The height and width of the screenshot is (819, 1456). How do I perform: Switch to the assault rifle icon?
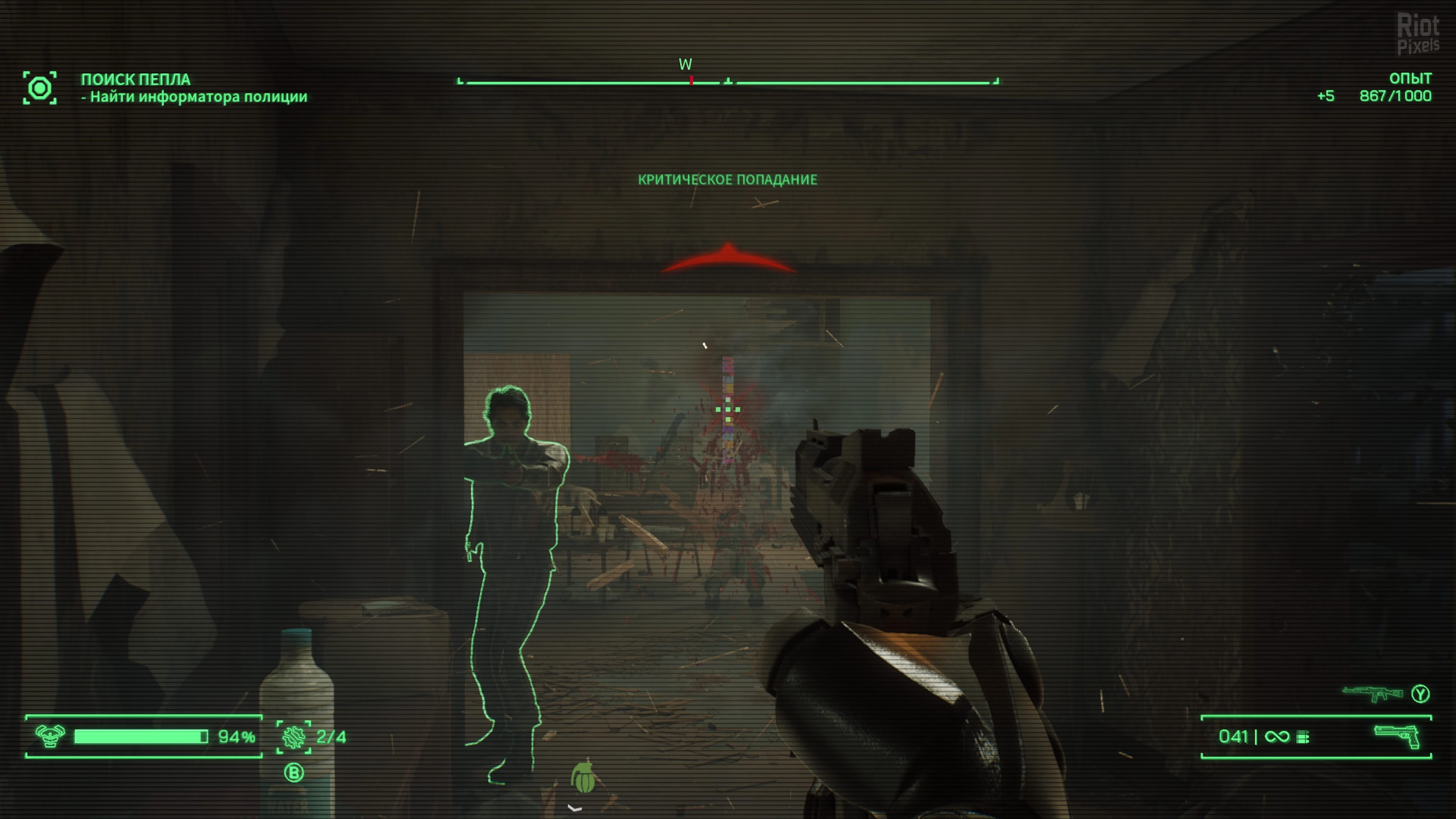(x=1372, y=693)
